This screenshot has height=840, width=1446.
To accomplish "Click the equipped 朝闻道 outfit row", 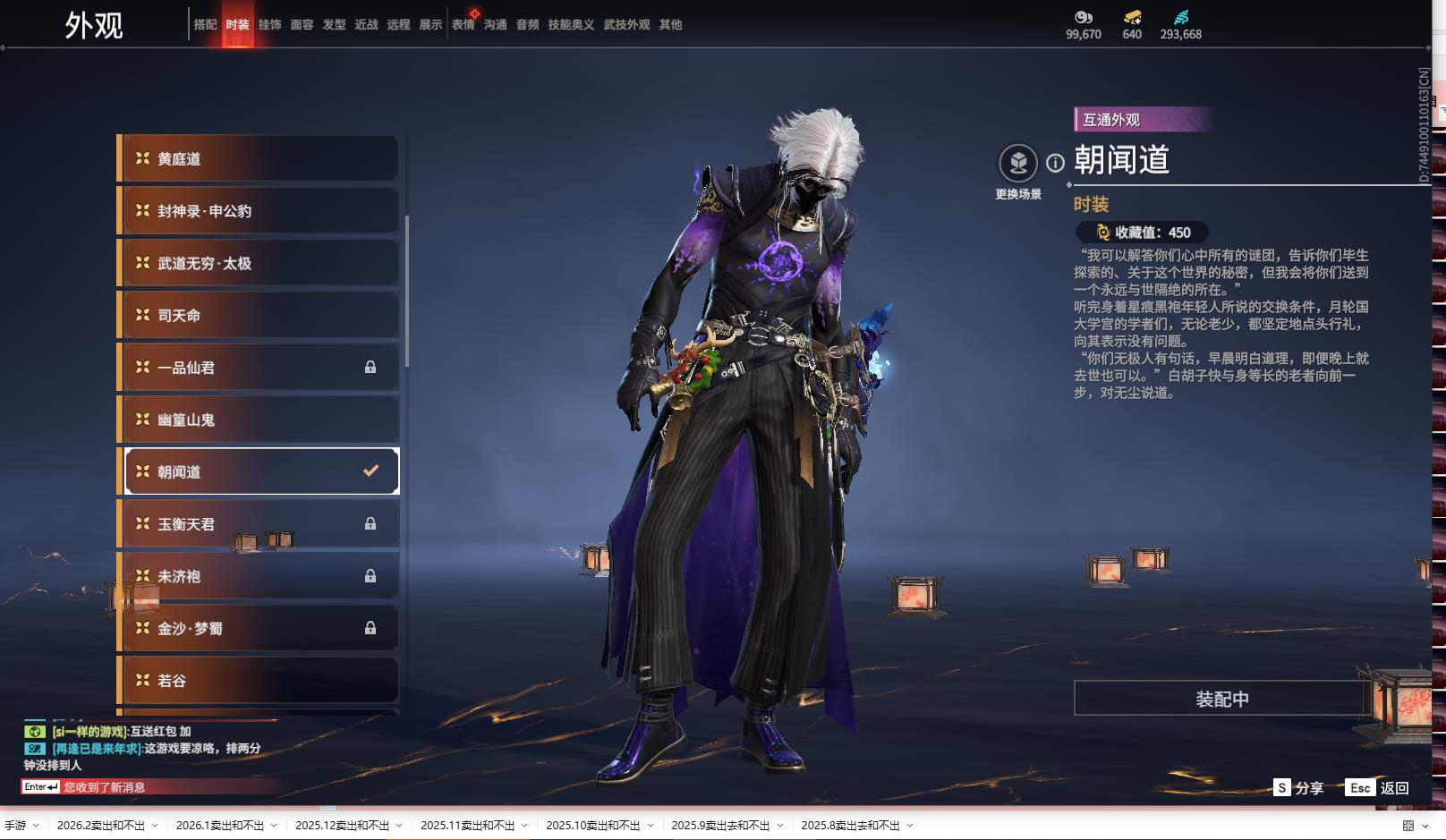I will click(259, 471).
